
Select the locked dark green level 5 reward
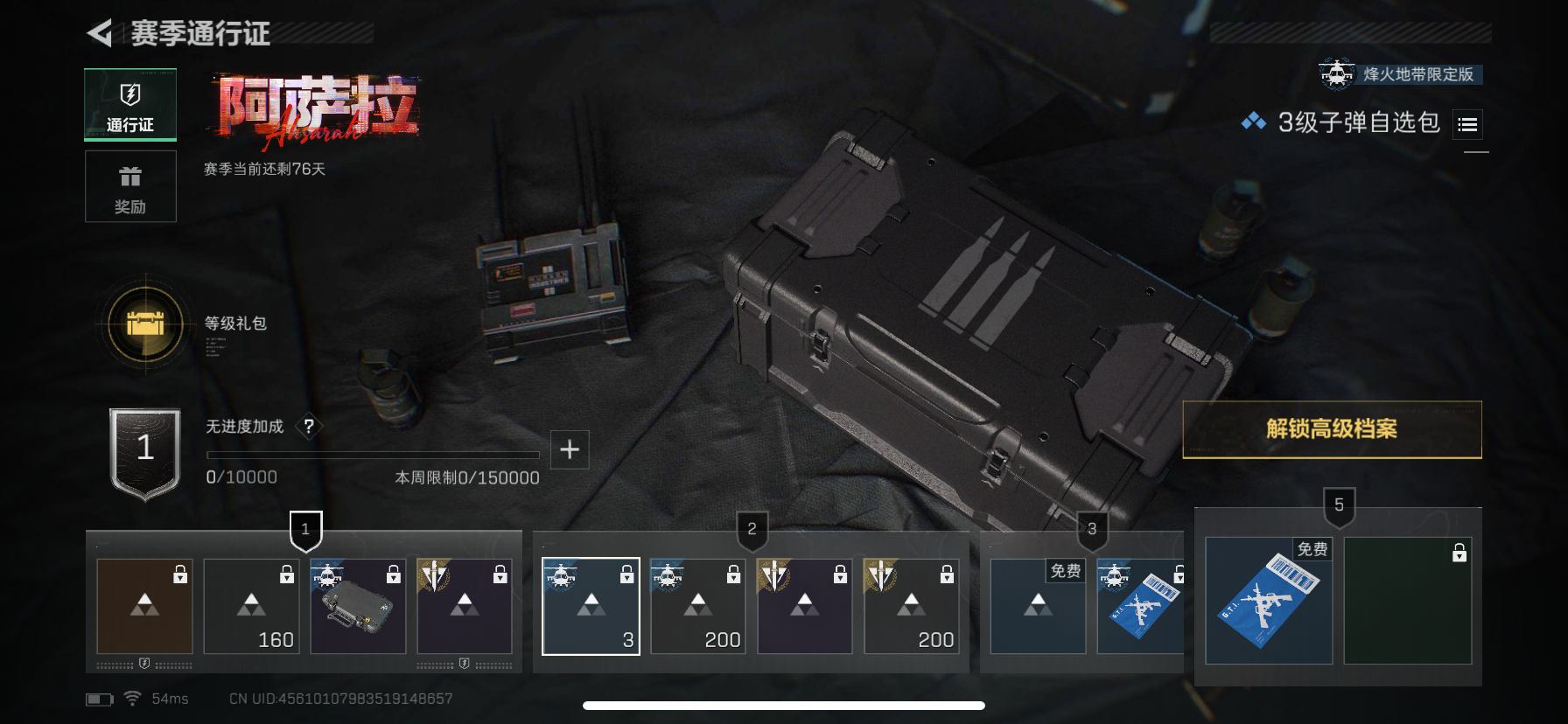1407,602
